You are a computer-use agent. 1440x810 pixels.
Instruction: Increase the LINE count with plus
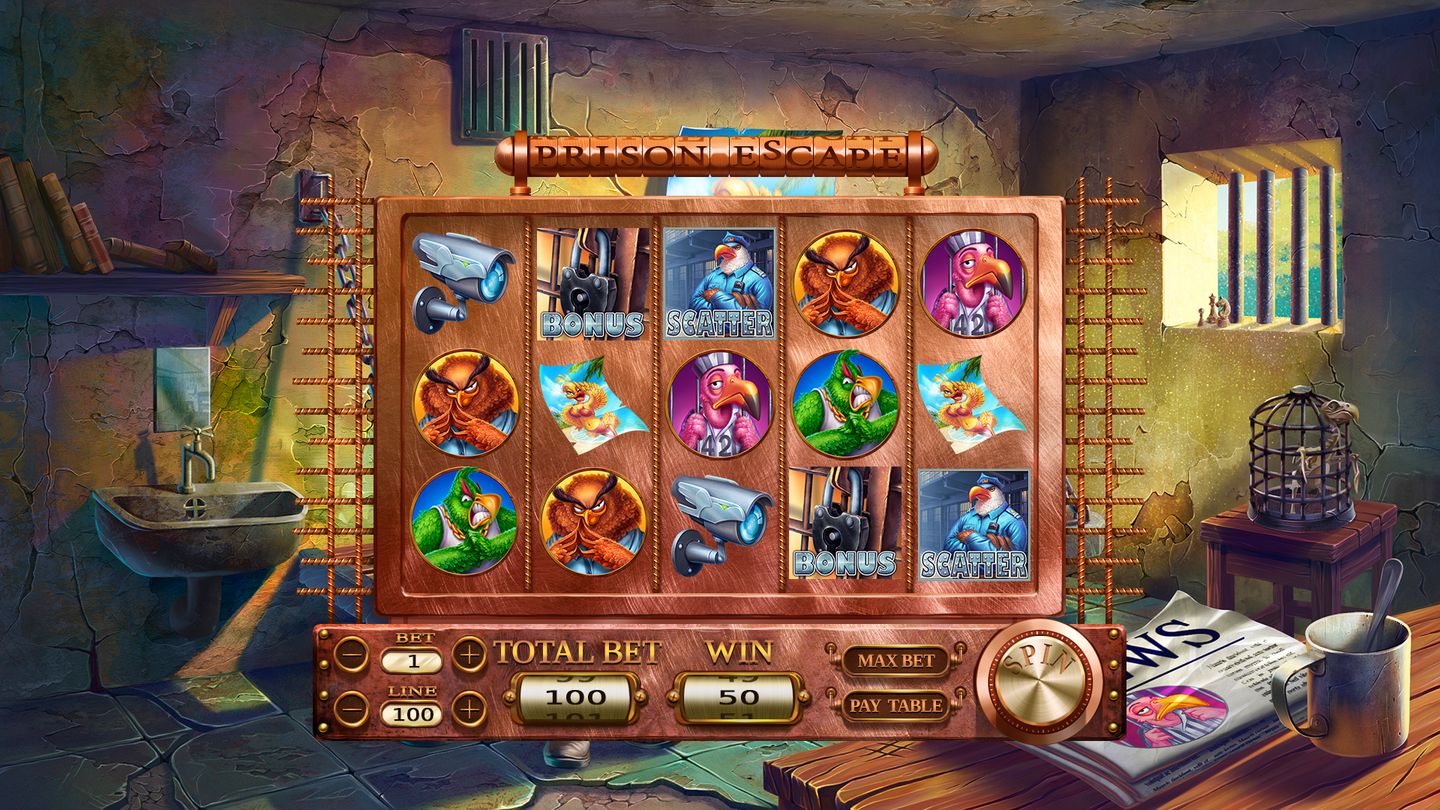click(469, 709)
